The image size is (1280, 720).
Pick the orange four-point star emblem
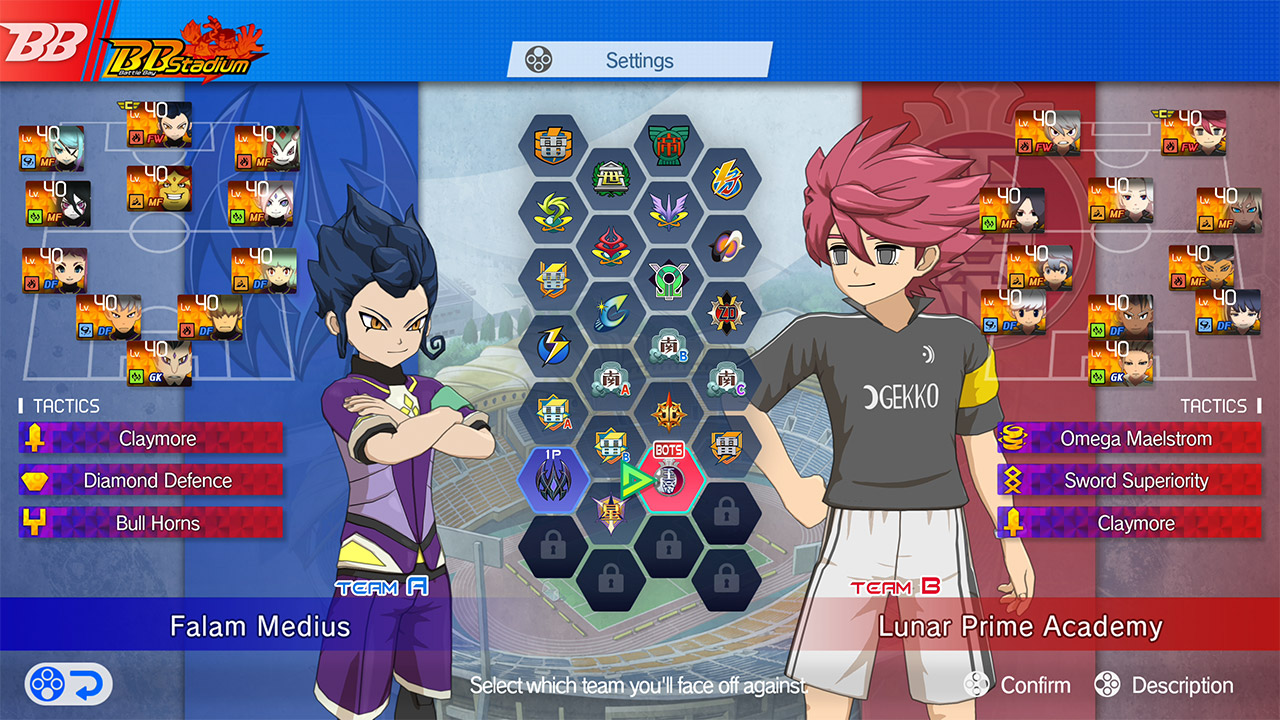669,412
